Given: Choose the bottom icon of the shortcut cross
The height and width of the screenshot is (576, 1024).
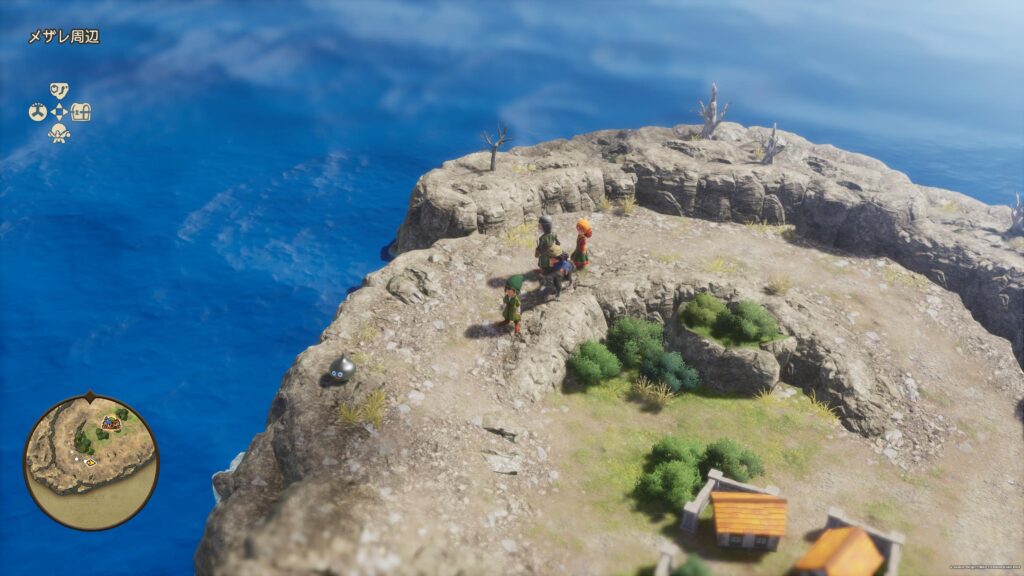Looking at the screenshot, I should [x=59, y=133].
